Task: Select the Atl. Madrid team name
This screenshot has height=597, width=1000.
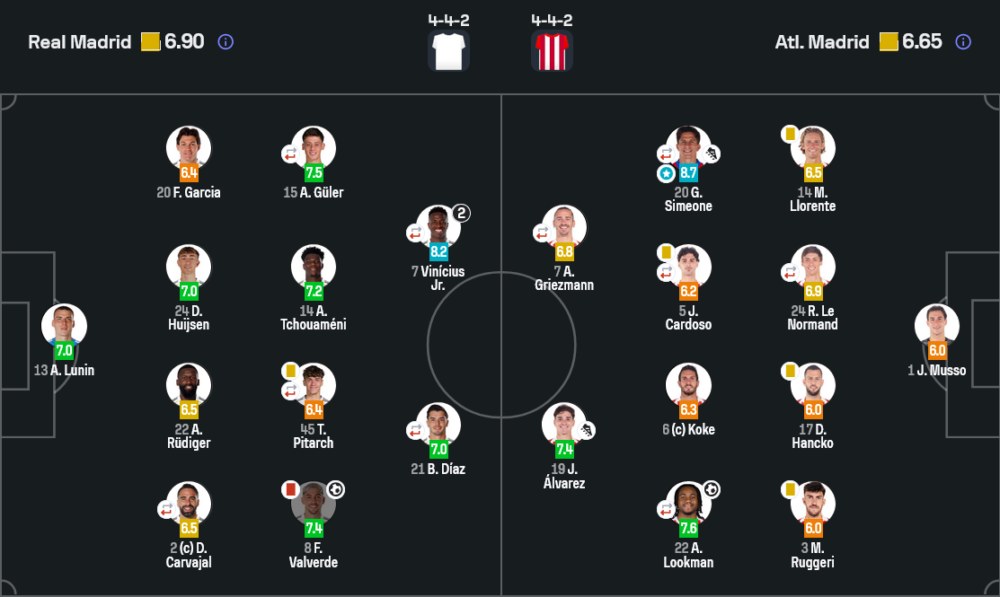Action: (x=822, y=42)
